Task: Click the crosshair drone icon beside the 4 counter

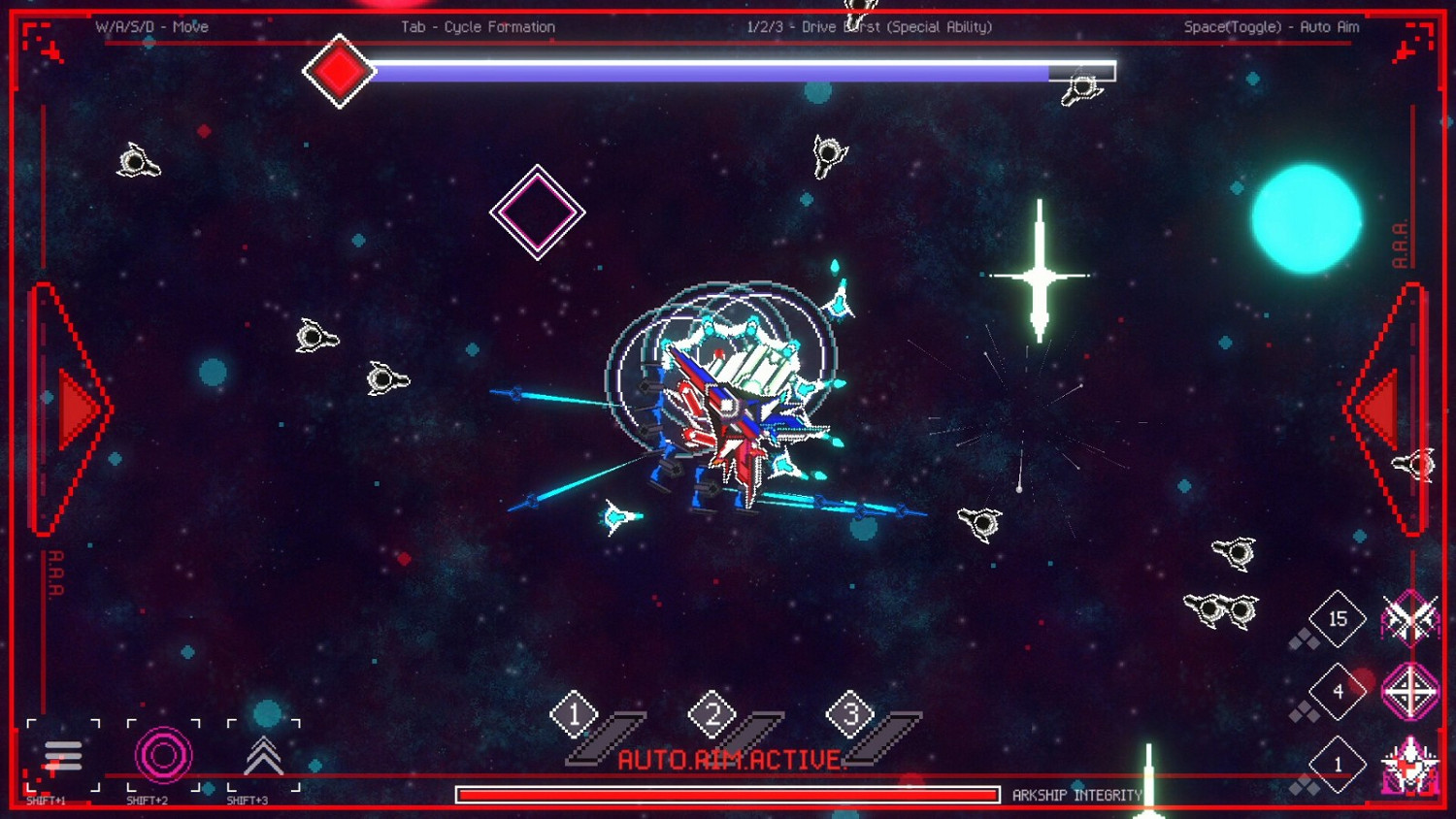Action: pos(1409,691)
